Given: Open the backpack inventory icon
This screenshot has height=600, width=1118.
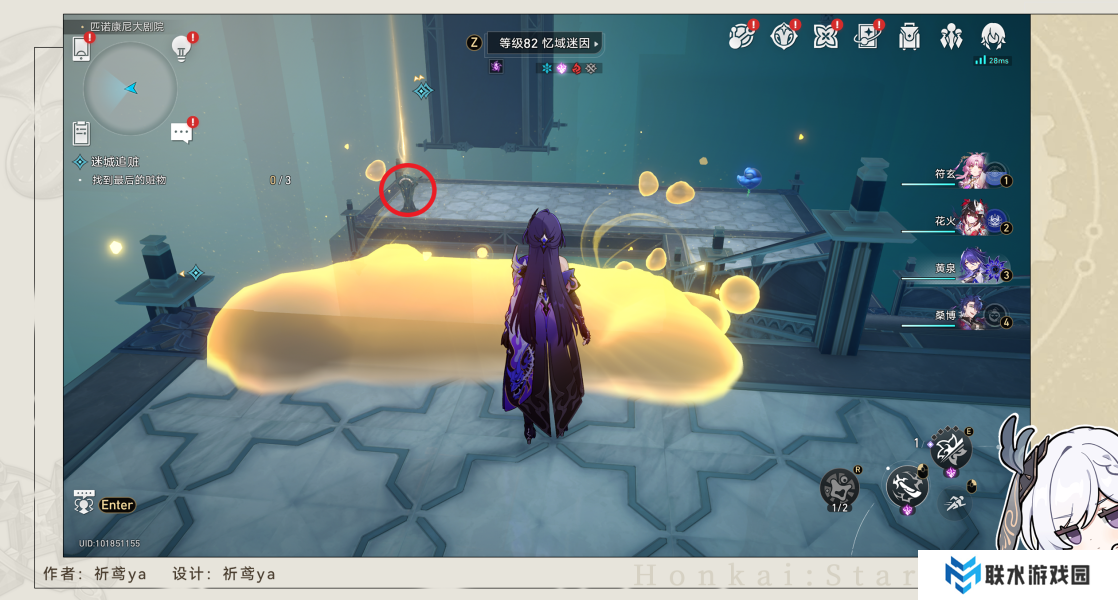Looking at the screenshot, I should [909, 38].
